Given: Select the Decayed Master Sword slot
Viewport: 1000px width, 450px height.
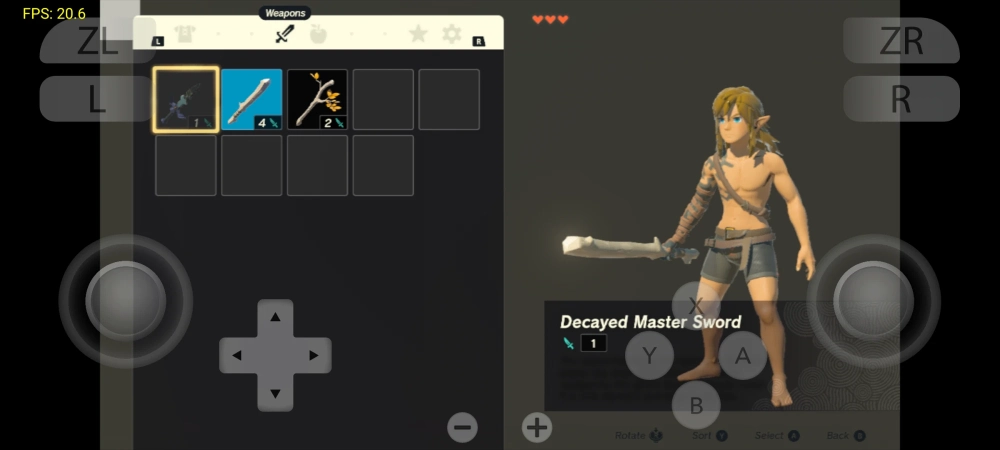Looking at the screenshot, I should pyautogui.click(x=185, y=100).
